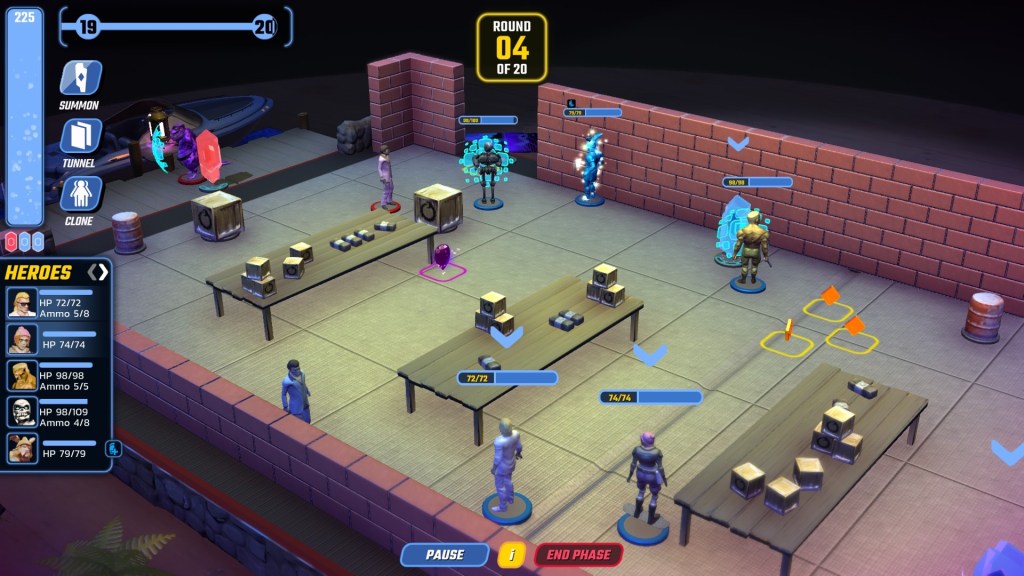End the current phase
The height and width of the screenshot is (576, 1024).
[x=578, y=555]
